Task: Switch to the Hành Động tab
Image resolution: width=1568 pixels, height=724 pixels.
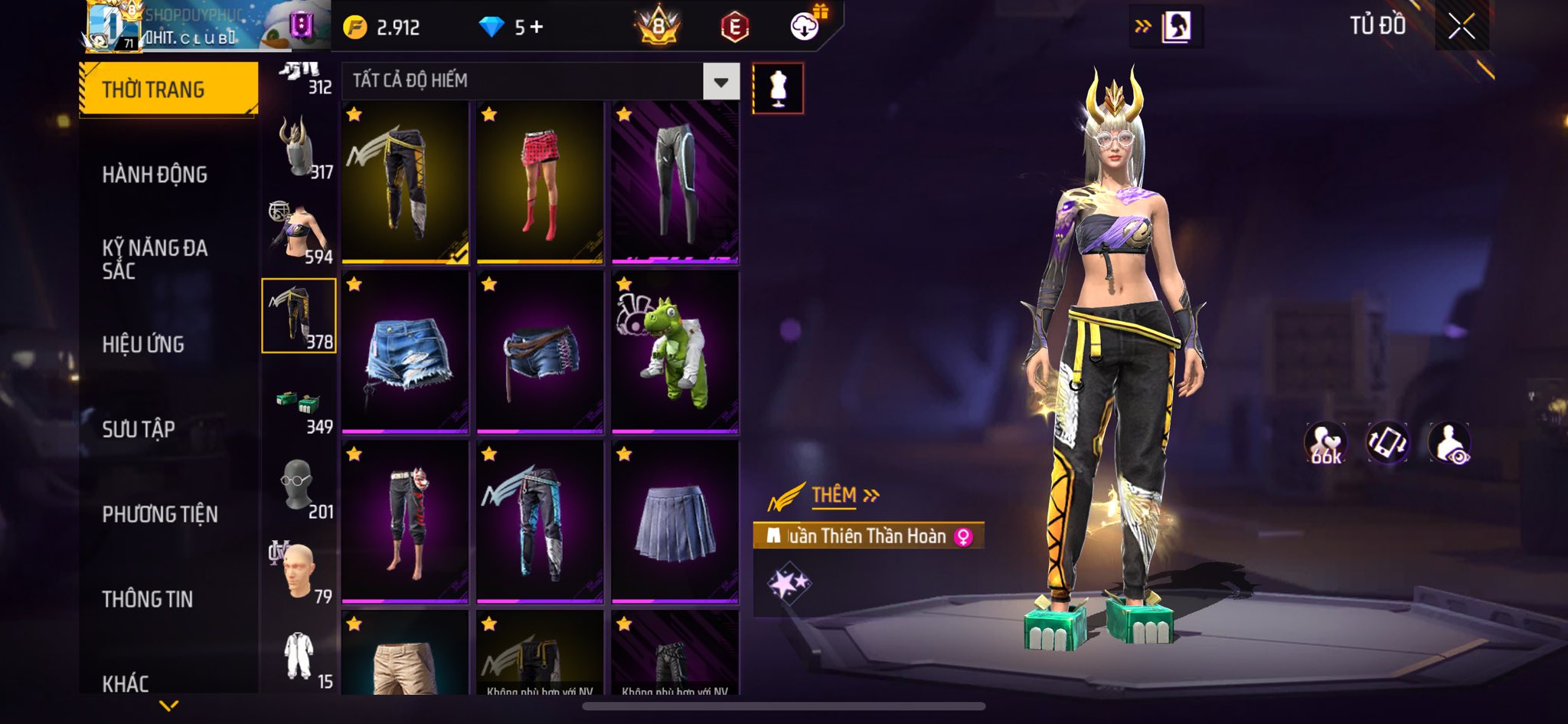Action: [x=155, y=175]
